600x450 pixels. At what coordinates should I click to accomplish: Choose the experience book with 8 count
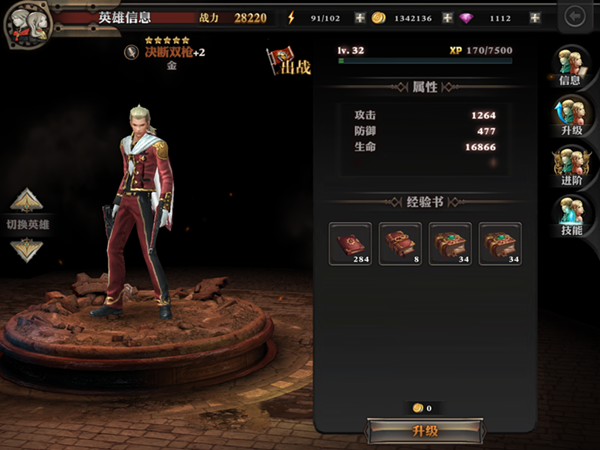[x=400, y=244]
